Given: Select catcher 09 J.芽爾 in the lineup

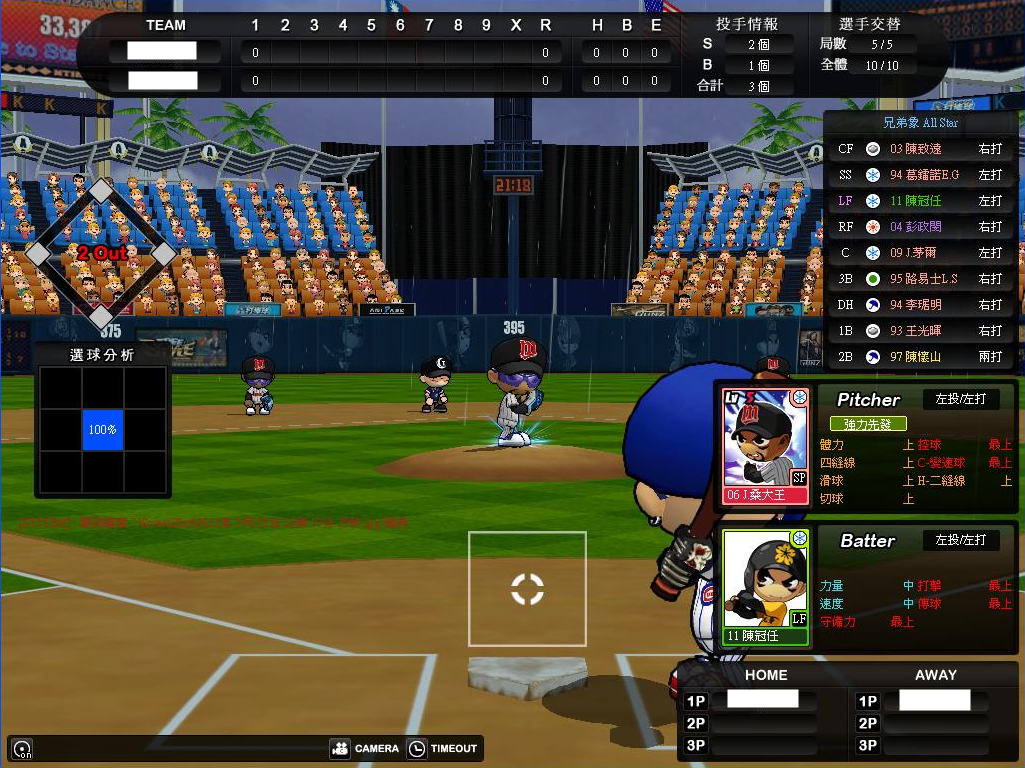Looking at the screenshot, I should coord(920,253).
